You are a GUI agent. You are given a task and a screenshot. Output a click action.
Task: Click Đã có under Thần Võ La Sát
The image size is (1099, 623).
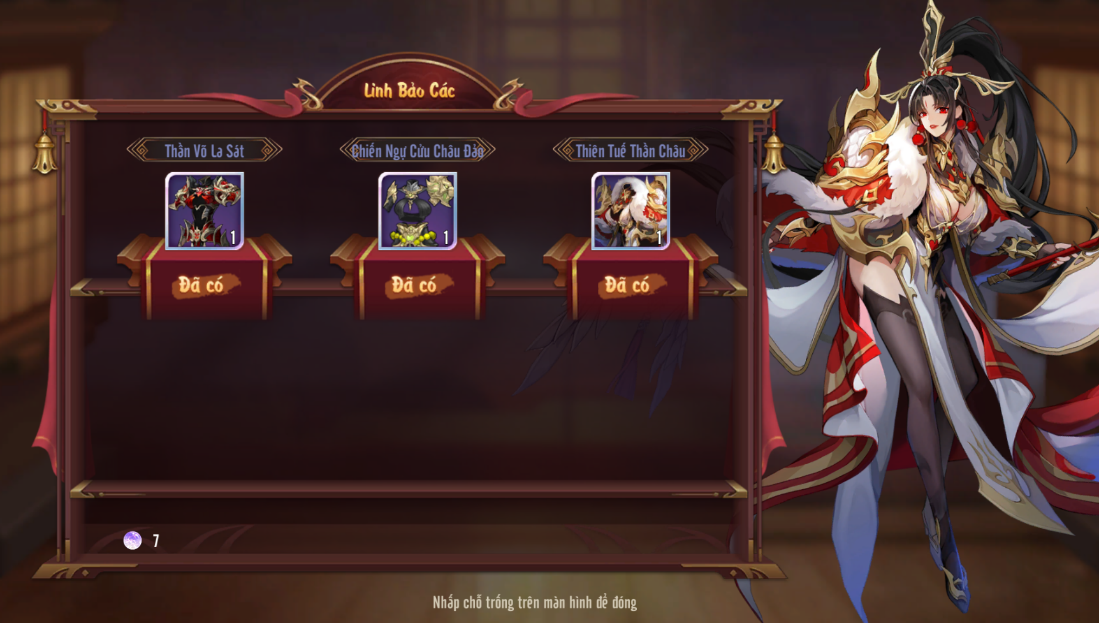[x=204, y=285]
